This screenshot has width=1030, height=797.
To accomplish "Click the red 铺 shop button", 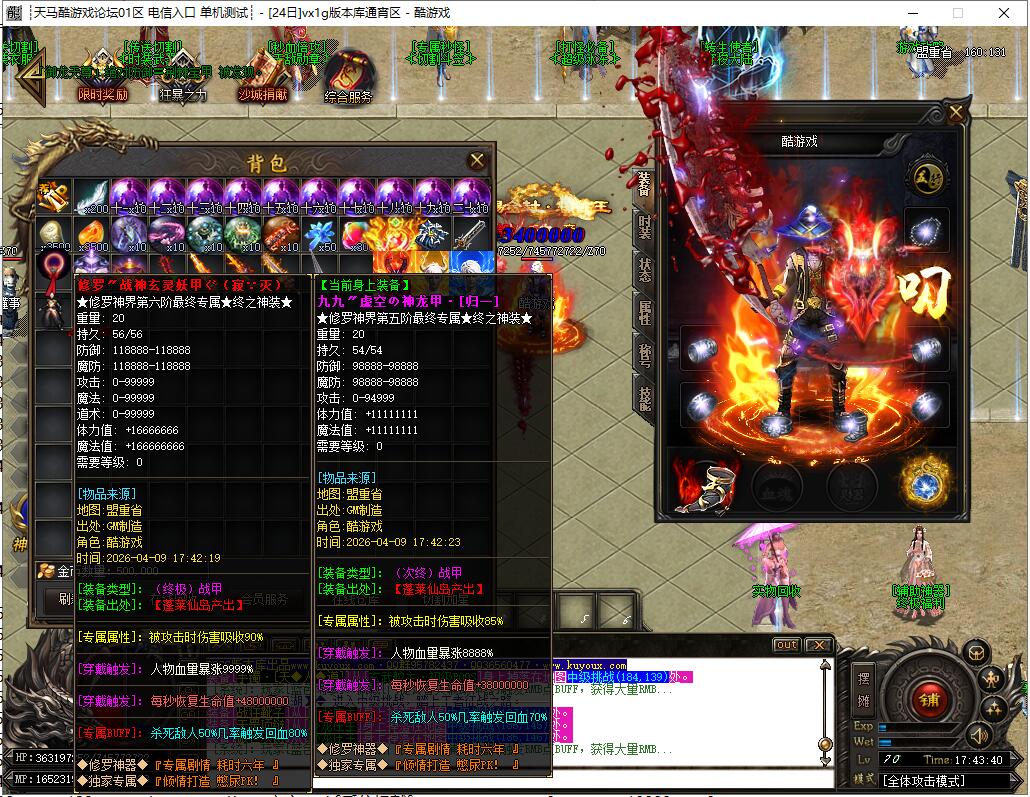I will coord(929,699).
